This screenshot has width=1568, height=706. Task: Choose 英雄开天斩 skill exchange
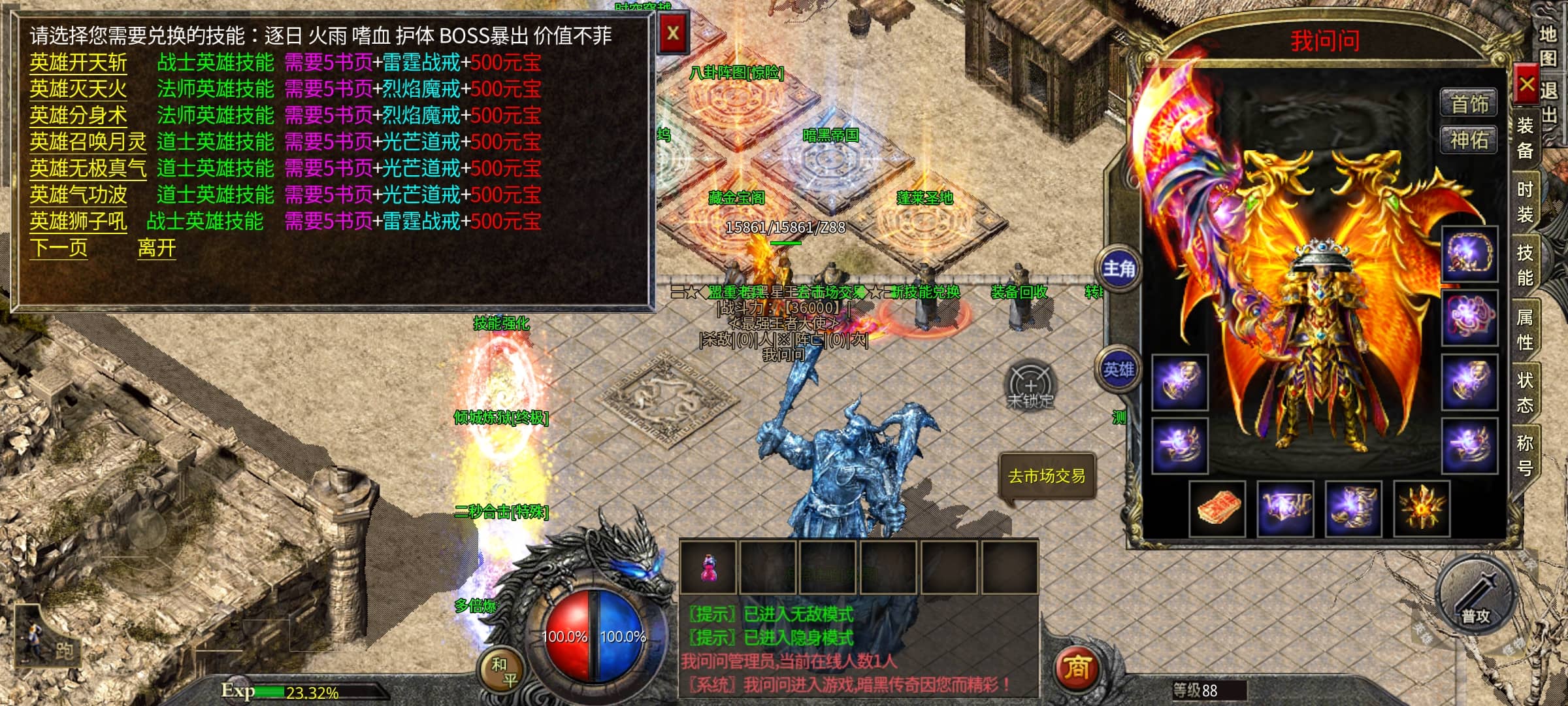coord(78,63)
